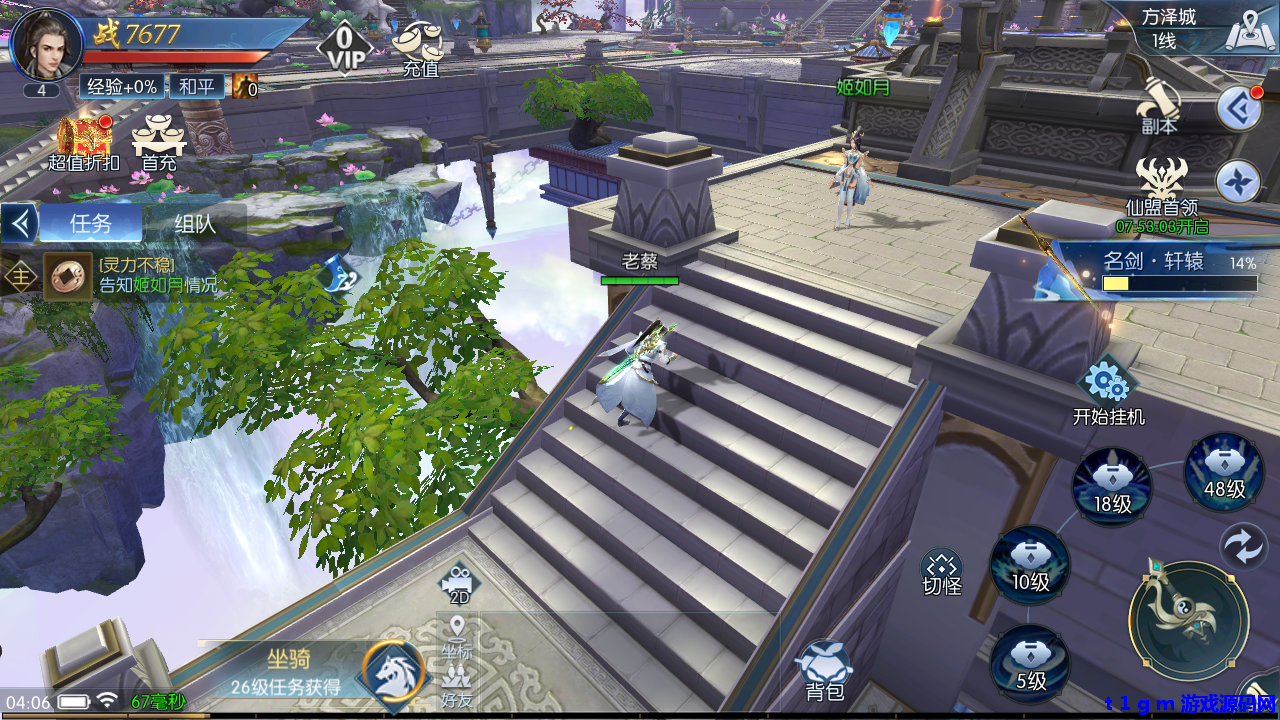Toggle the 和平 peace mode button
Screen dimensions: 1280x720
pyautogui.click(x=196, y=87)
